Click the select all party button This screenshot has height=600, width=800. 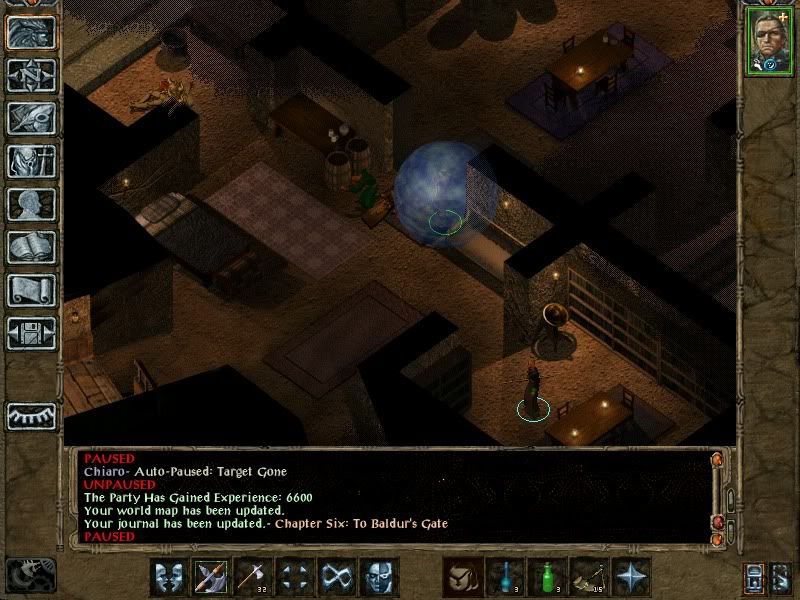click(x=755, y=577)
